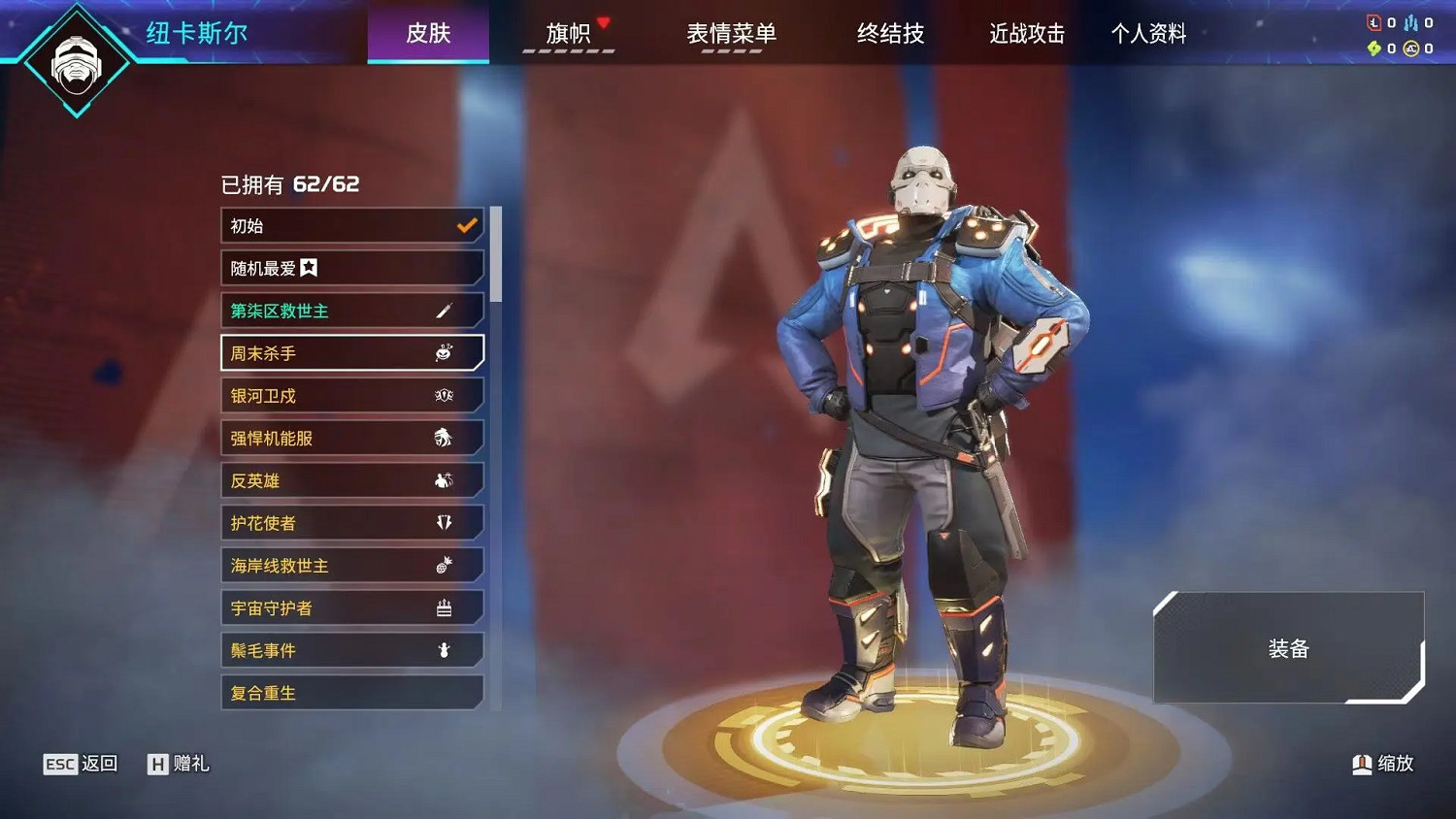The width and height of the screenshot is (1456, 819).
Task: Click the spider icon on 银河卫戍 skin
Action: (445, 395)
